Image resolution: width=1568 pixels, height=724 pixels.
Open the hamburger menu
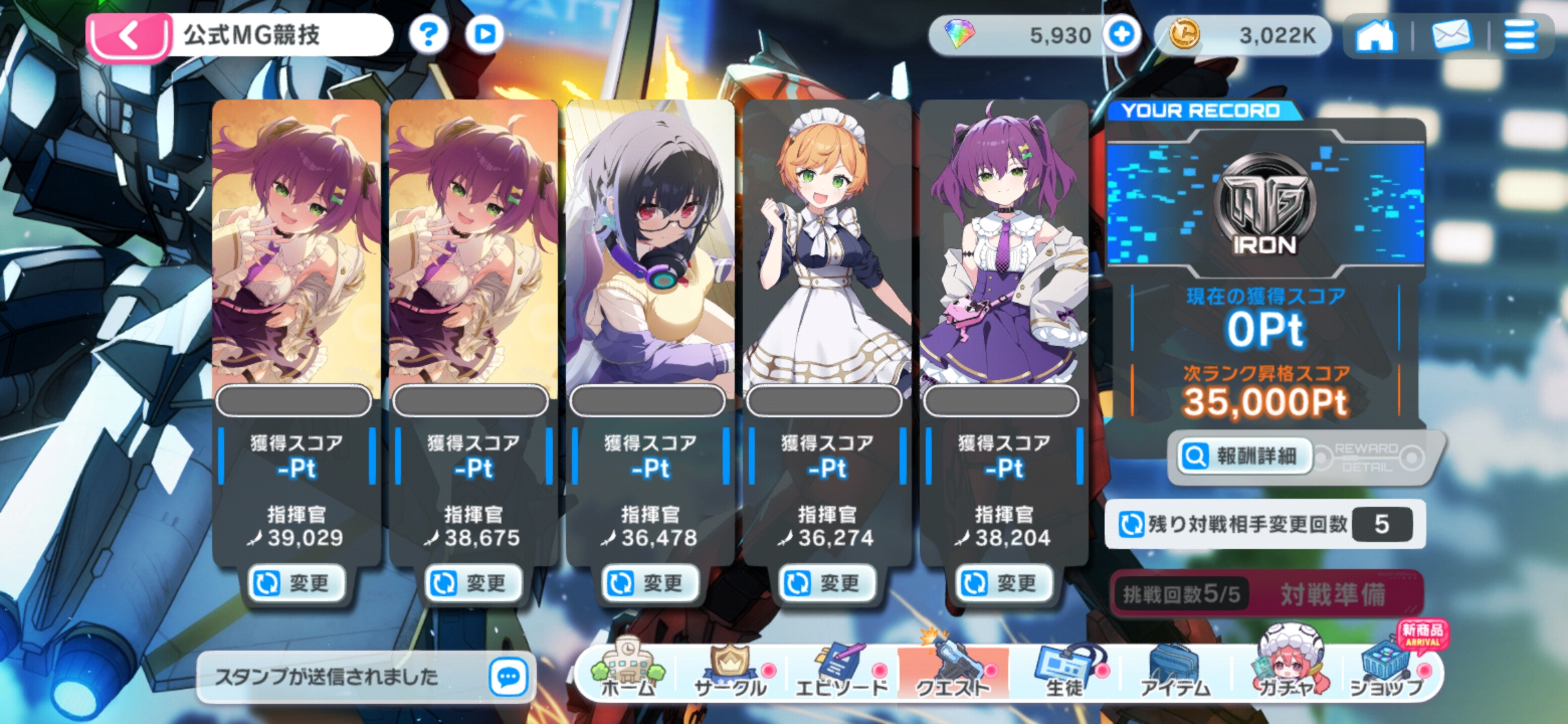pos(1520,36)
